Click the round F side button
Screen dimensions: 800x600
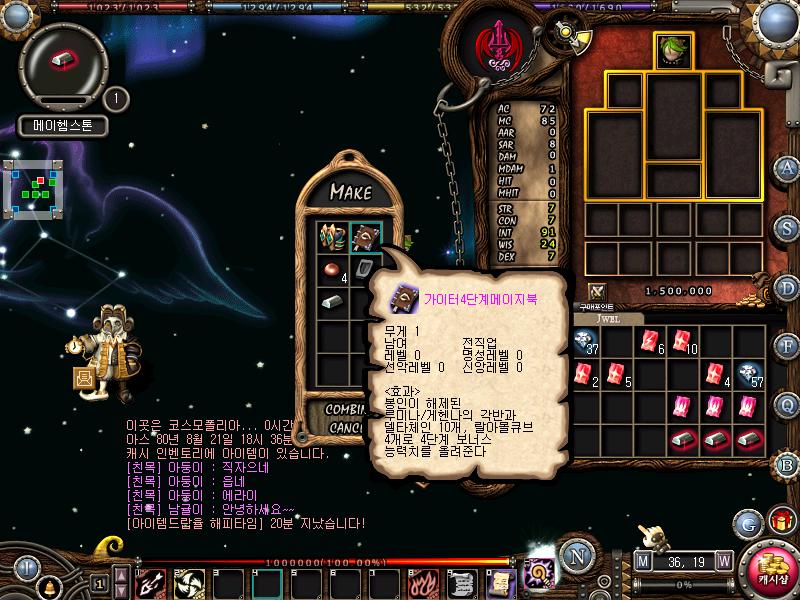788,347
